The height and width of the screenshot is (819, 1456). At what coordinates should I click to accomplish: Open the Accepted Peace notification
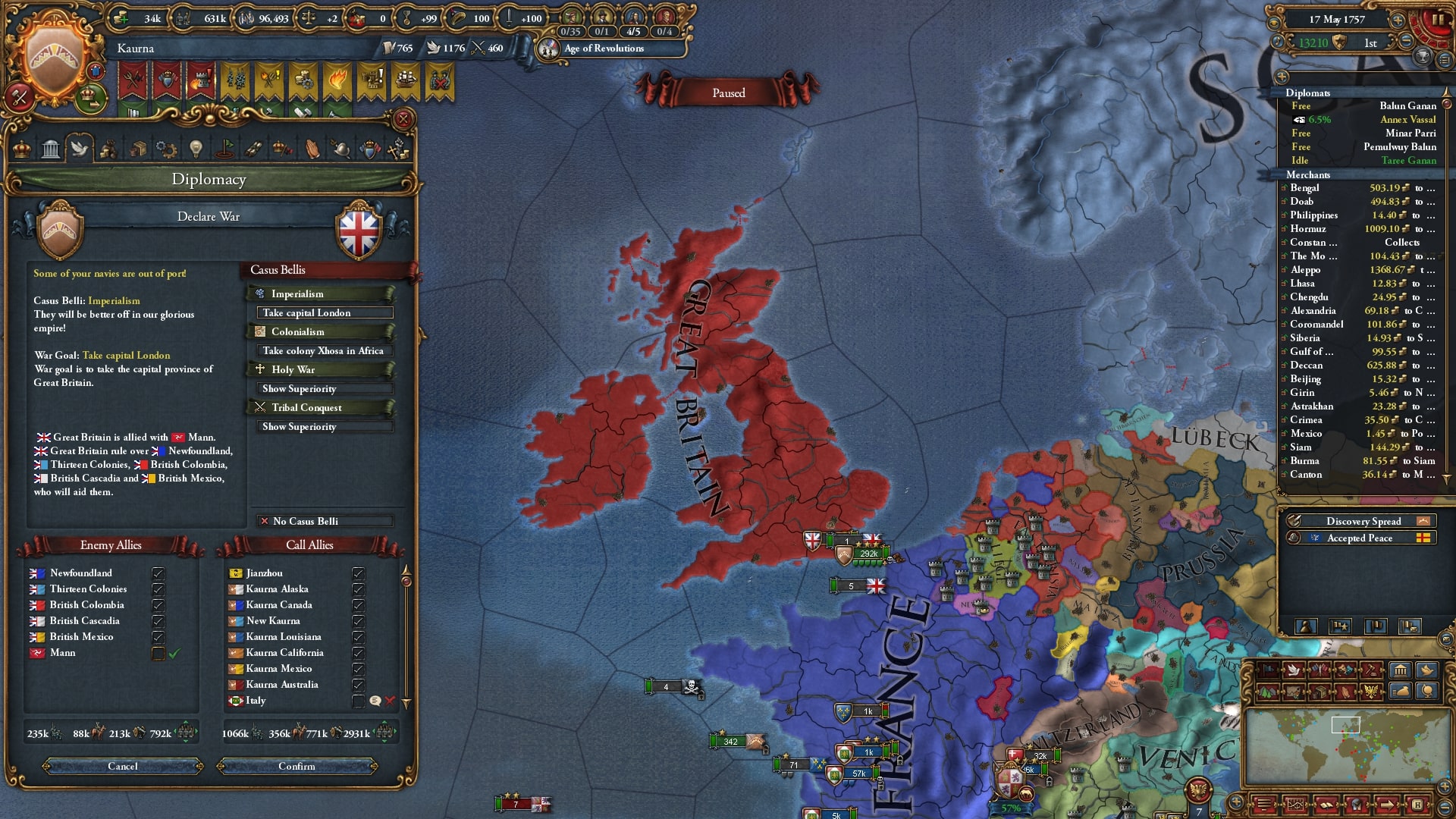click(x=1359, y=538)
